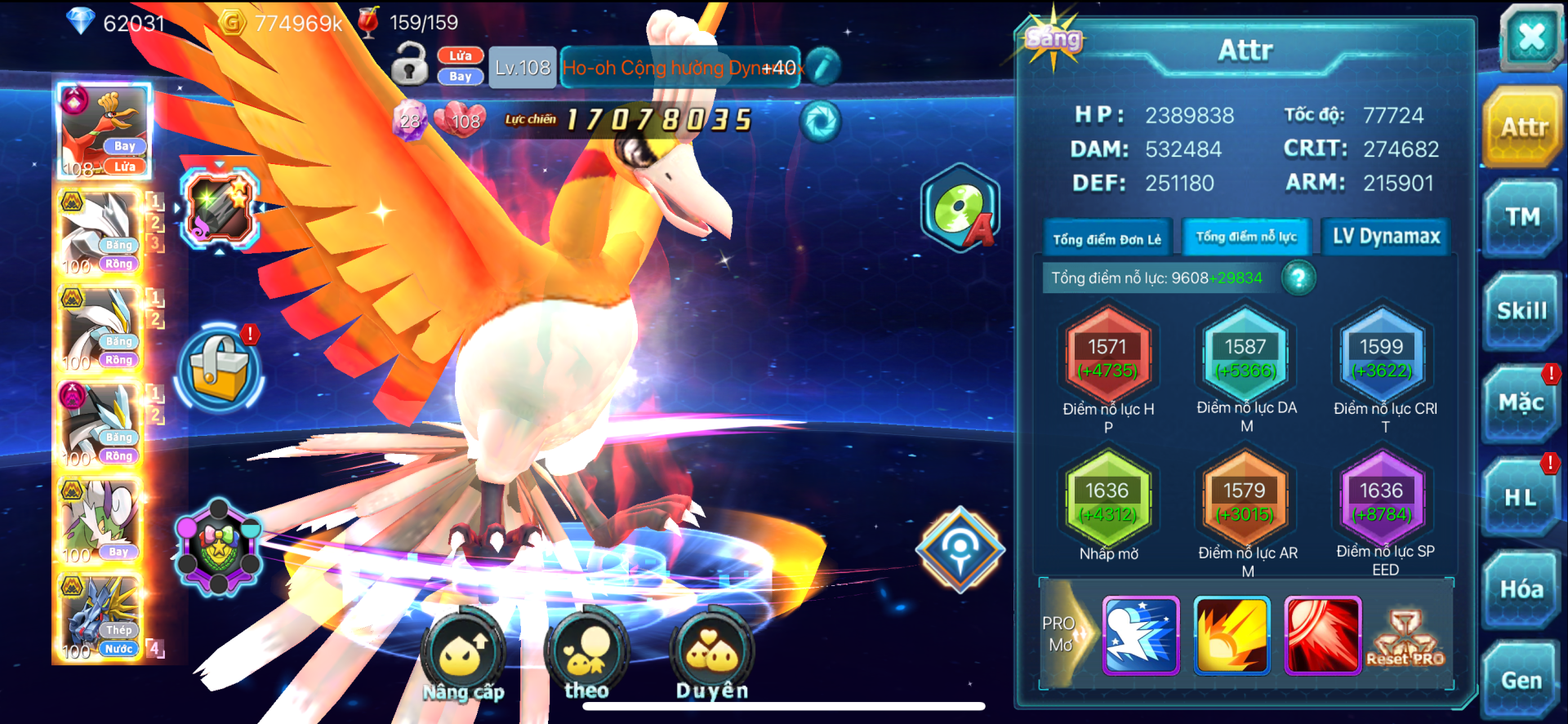Edit the Pokémon name with pencil icon

(x=824, y=66)
